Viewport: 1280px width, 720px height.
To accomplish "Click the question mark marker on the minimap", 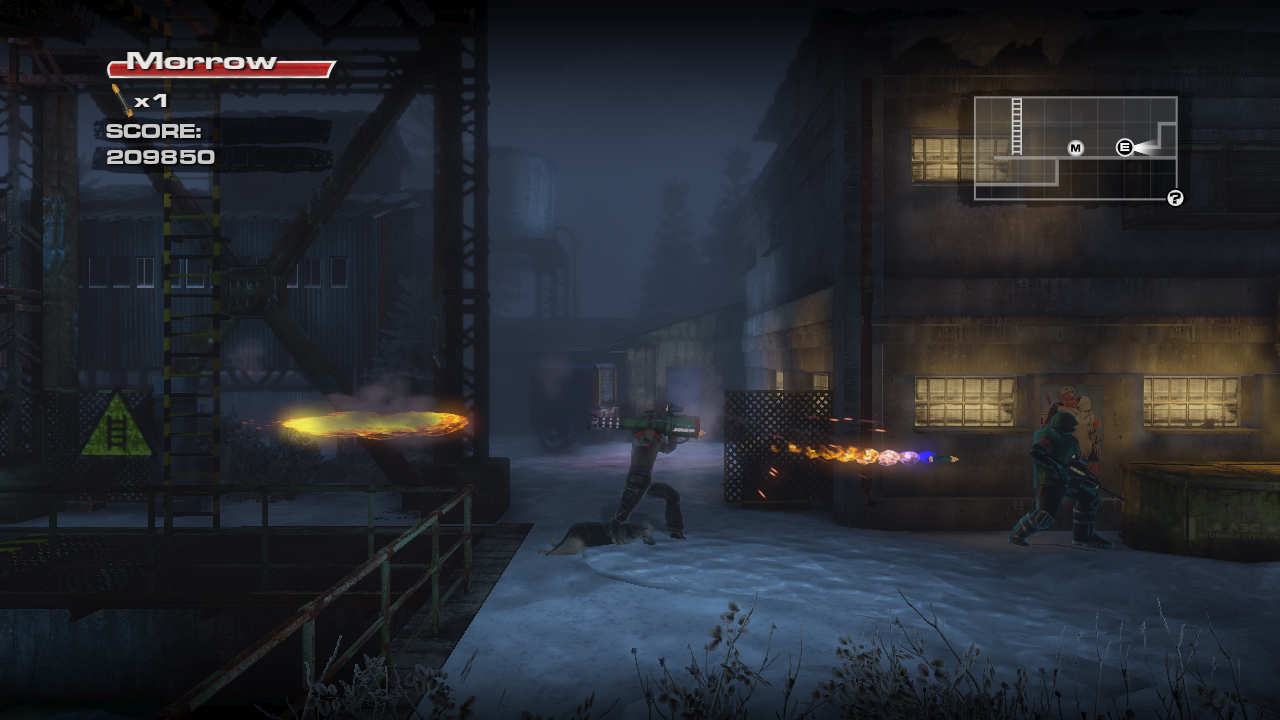I will pyautogui.click(x=1175, y=198).
